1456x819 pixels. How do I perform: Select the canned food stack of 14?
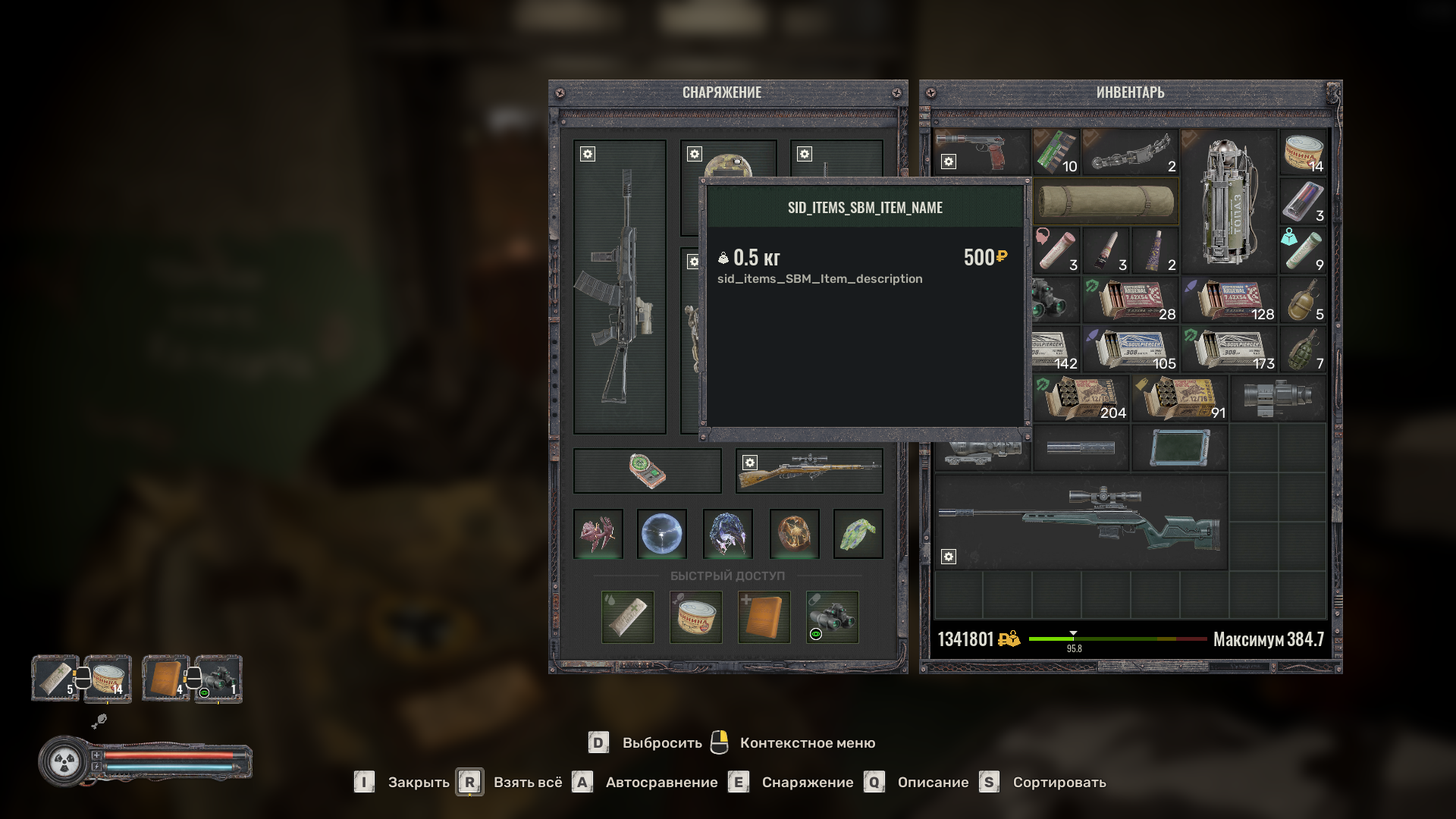(1303, 152)
